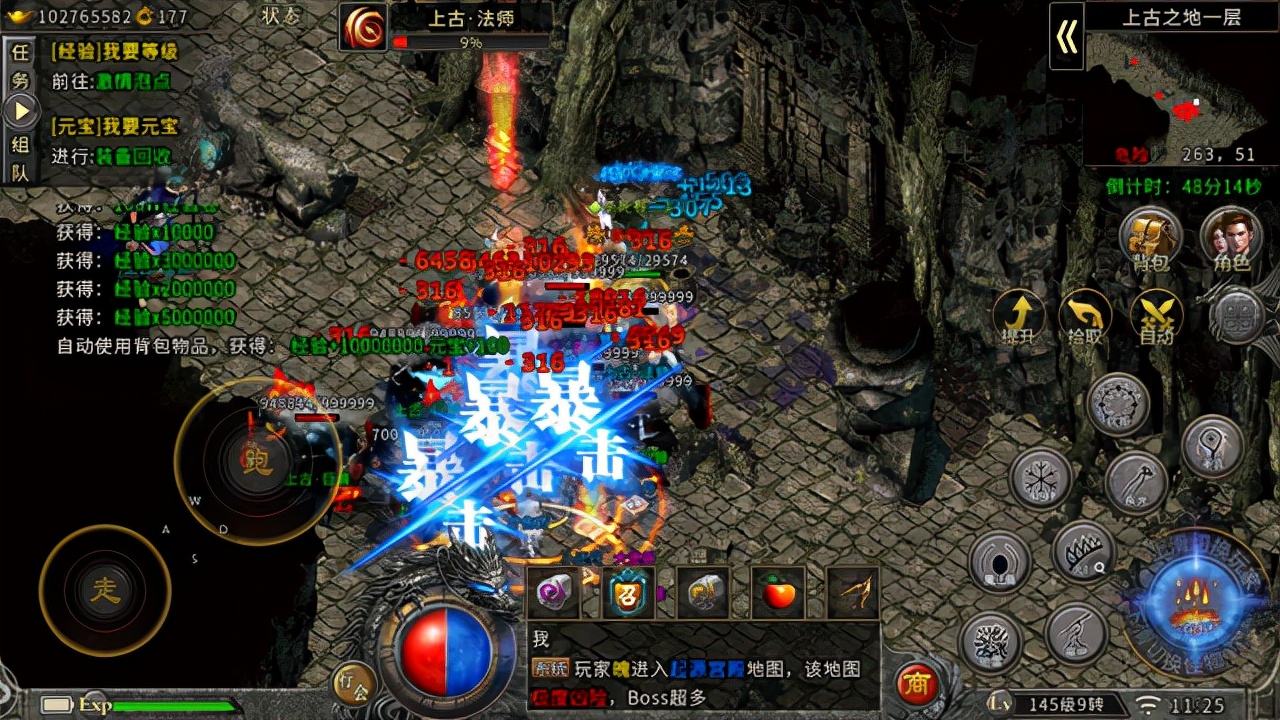
Task: Tap the 走 walk mode button
Action: [105, 590]
